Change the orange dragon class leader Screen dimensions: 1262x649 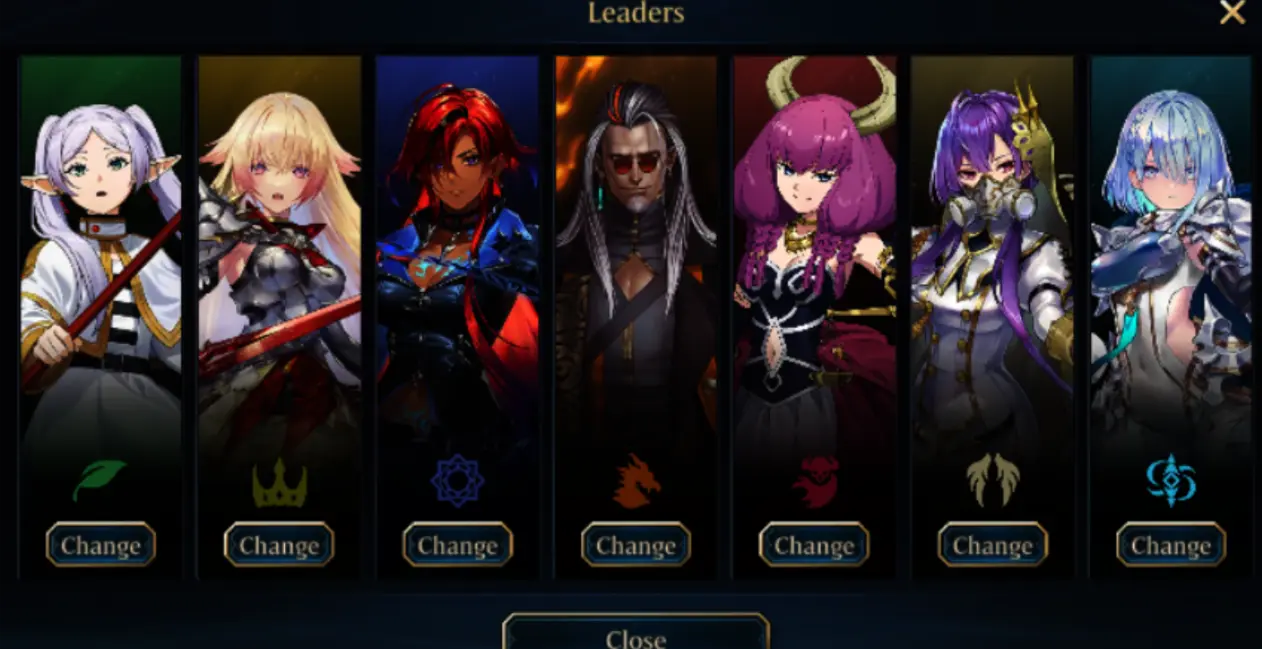(636, 545)
